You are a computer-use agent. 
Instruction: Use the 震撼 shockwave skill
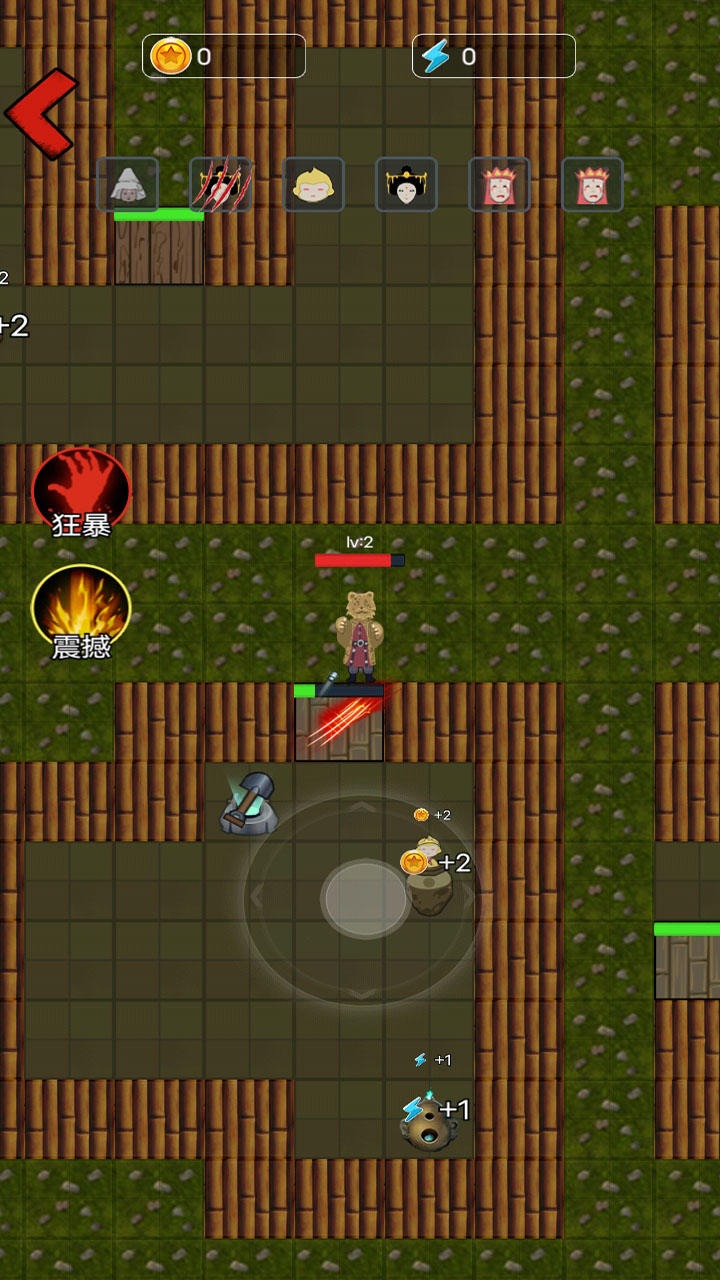pos(81,612)
